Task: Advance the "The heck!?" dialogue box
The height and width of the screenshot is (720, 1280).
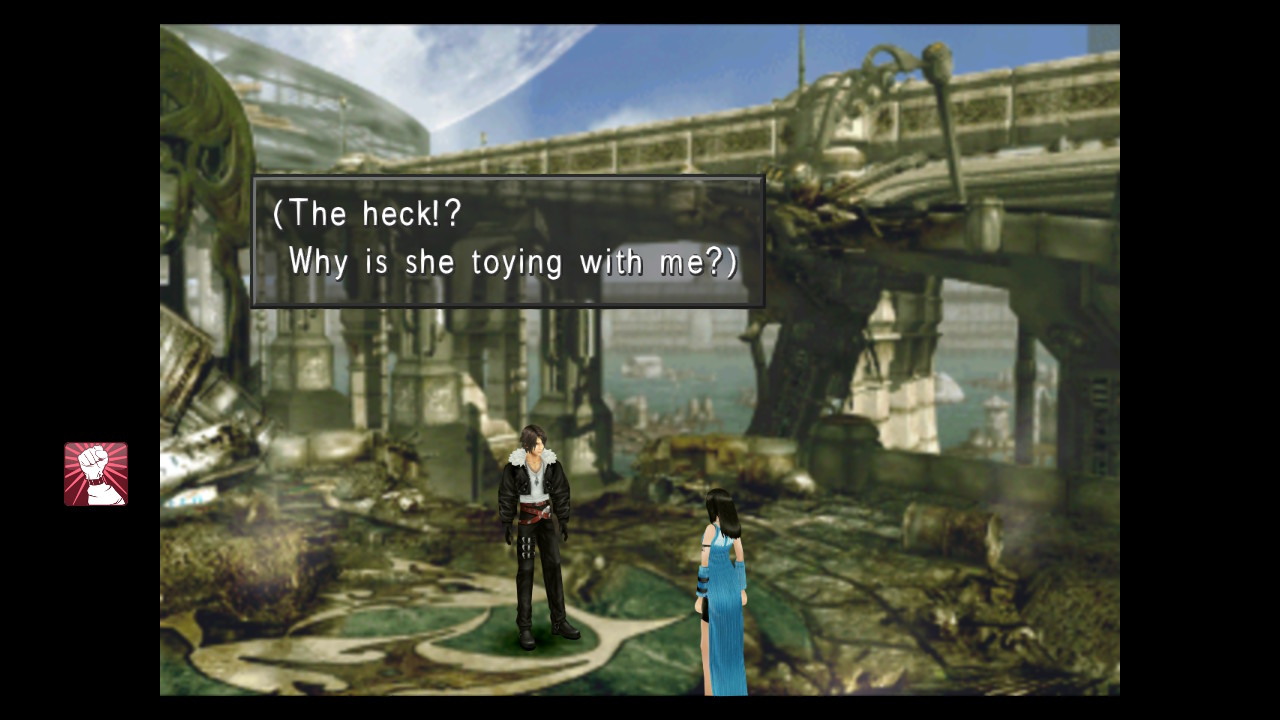Action: [508, 241]
